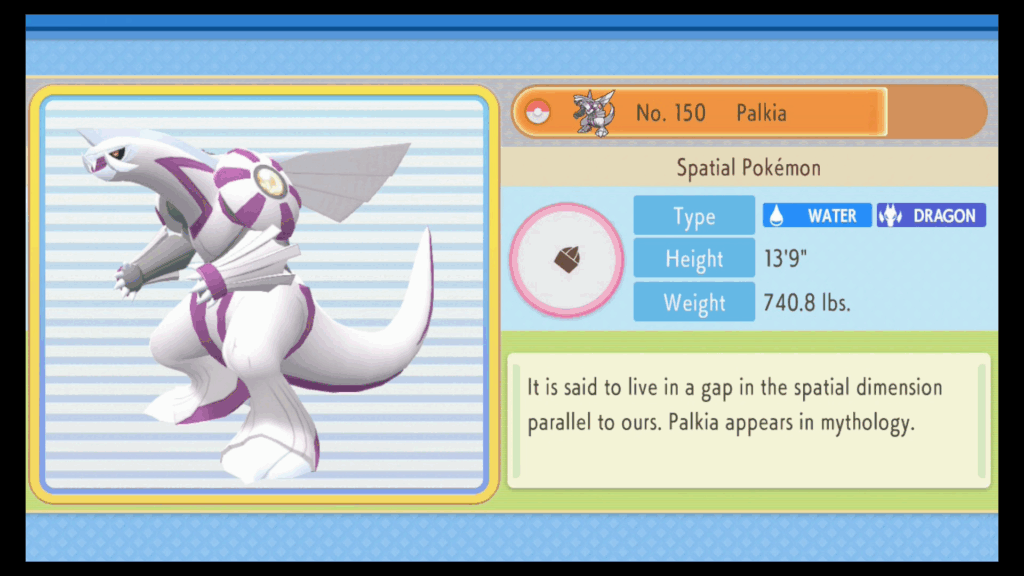Image resolution: width=1024 pixels, height=576 pixels.
Task: Click the Palkia model viewer panel
Action: pos(263,294)
